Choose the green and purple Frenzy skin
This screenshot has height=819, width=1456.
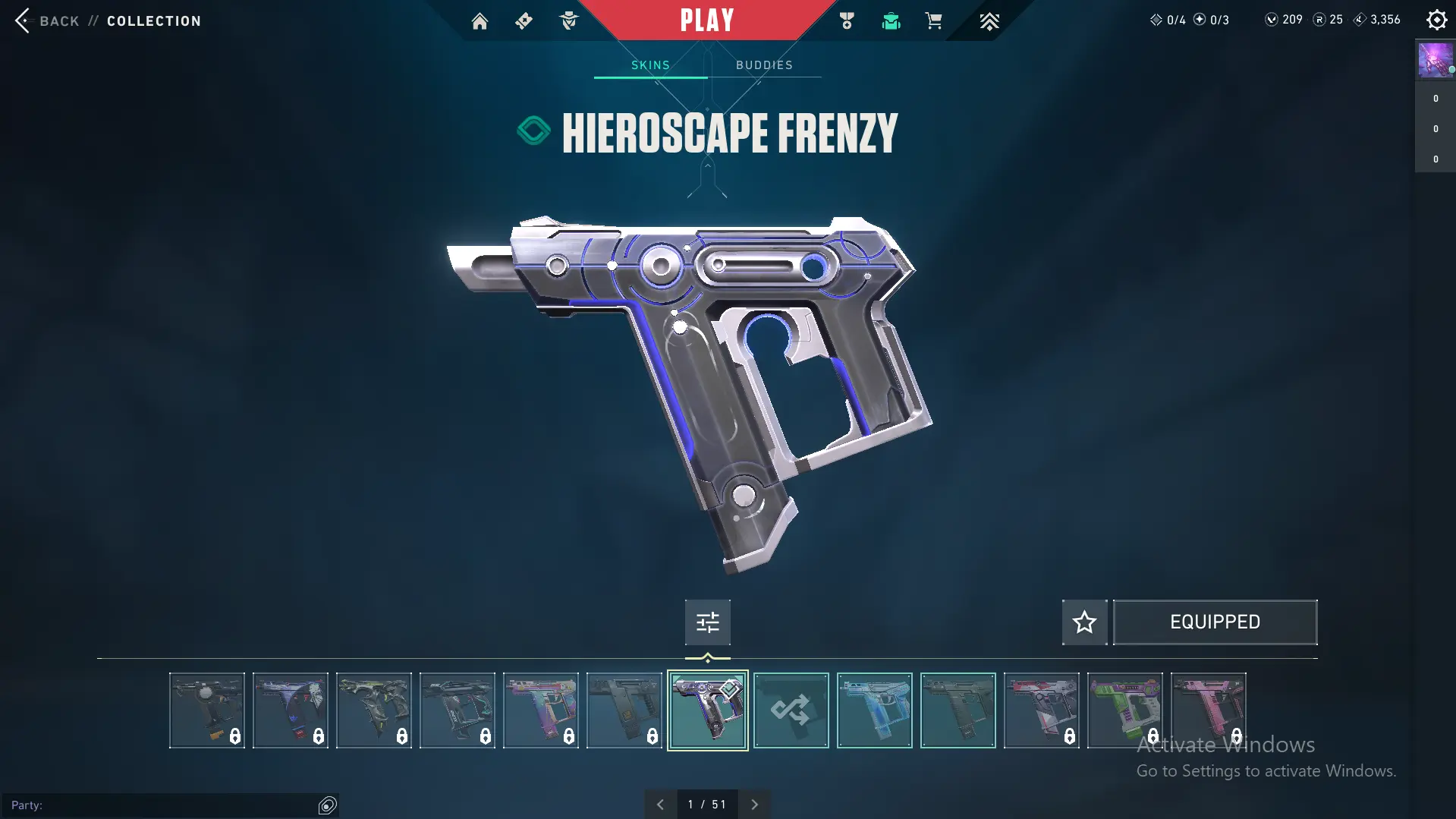click(1124, 710)
